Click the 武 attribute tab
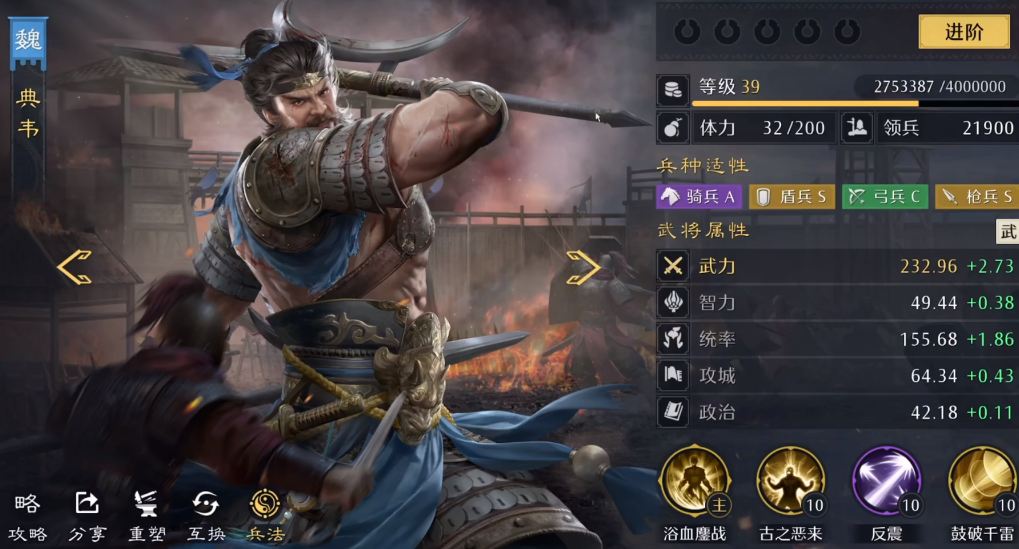This screenshot has width=1019, height=549. 1007,232
